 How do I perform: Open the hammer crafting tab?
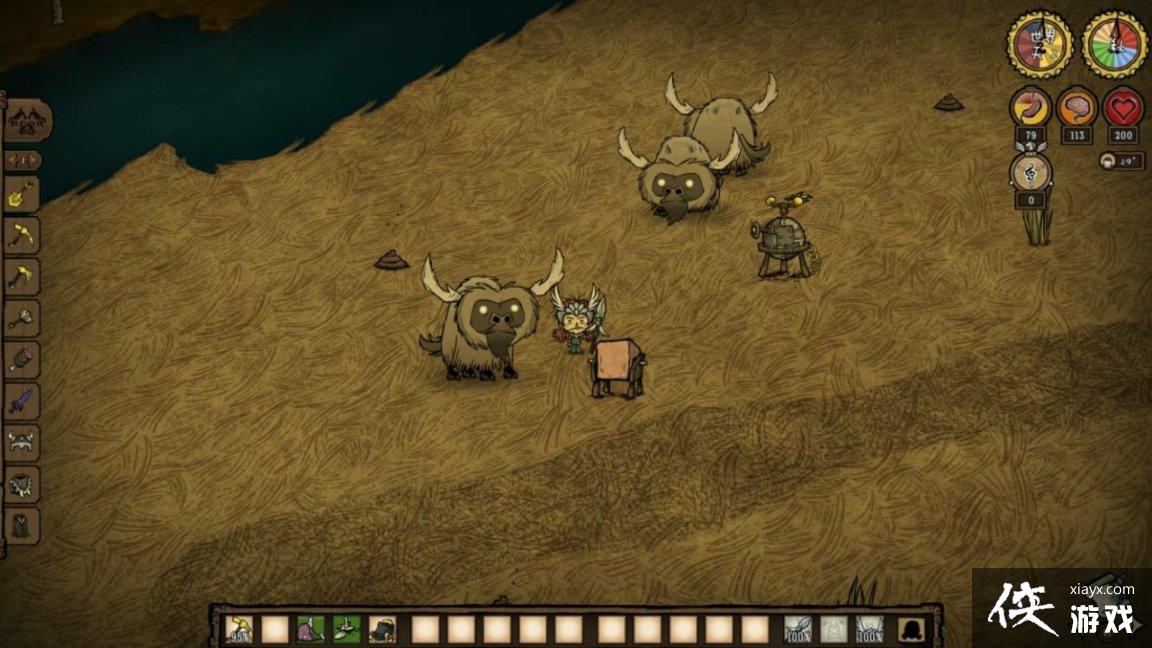(22, 318)
